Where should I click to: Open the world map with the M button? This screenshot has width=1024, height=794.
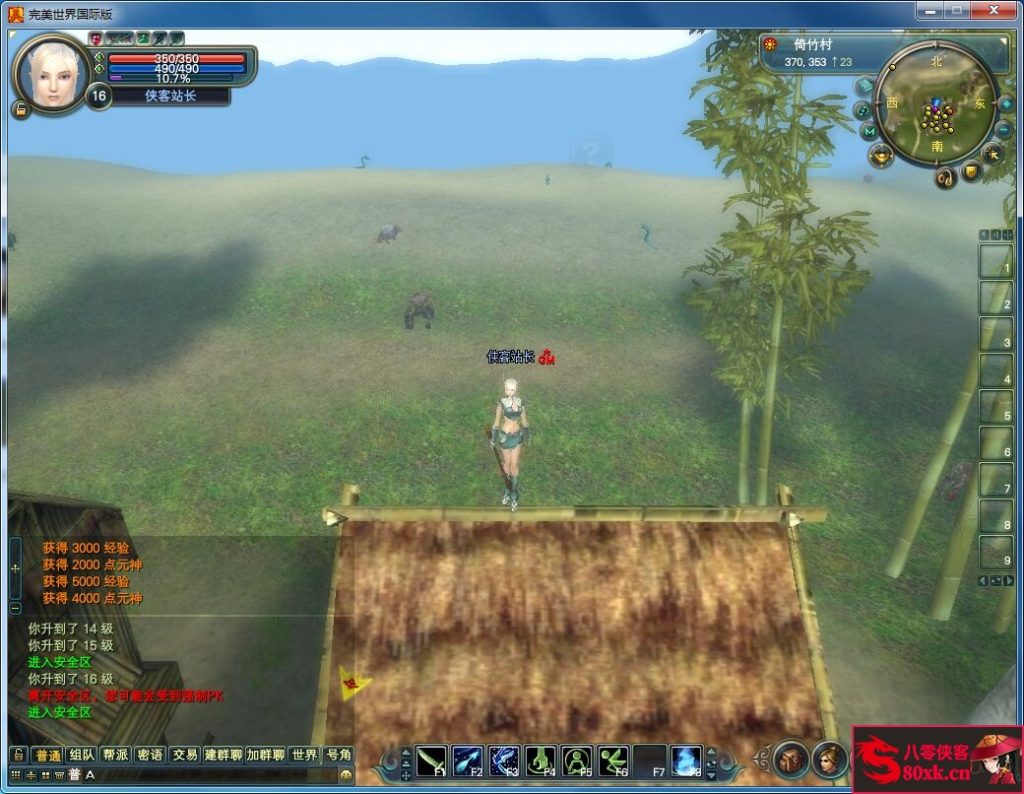coord(870,131)
